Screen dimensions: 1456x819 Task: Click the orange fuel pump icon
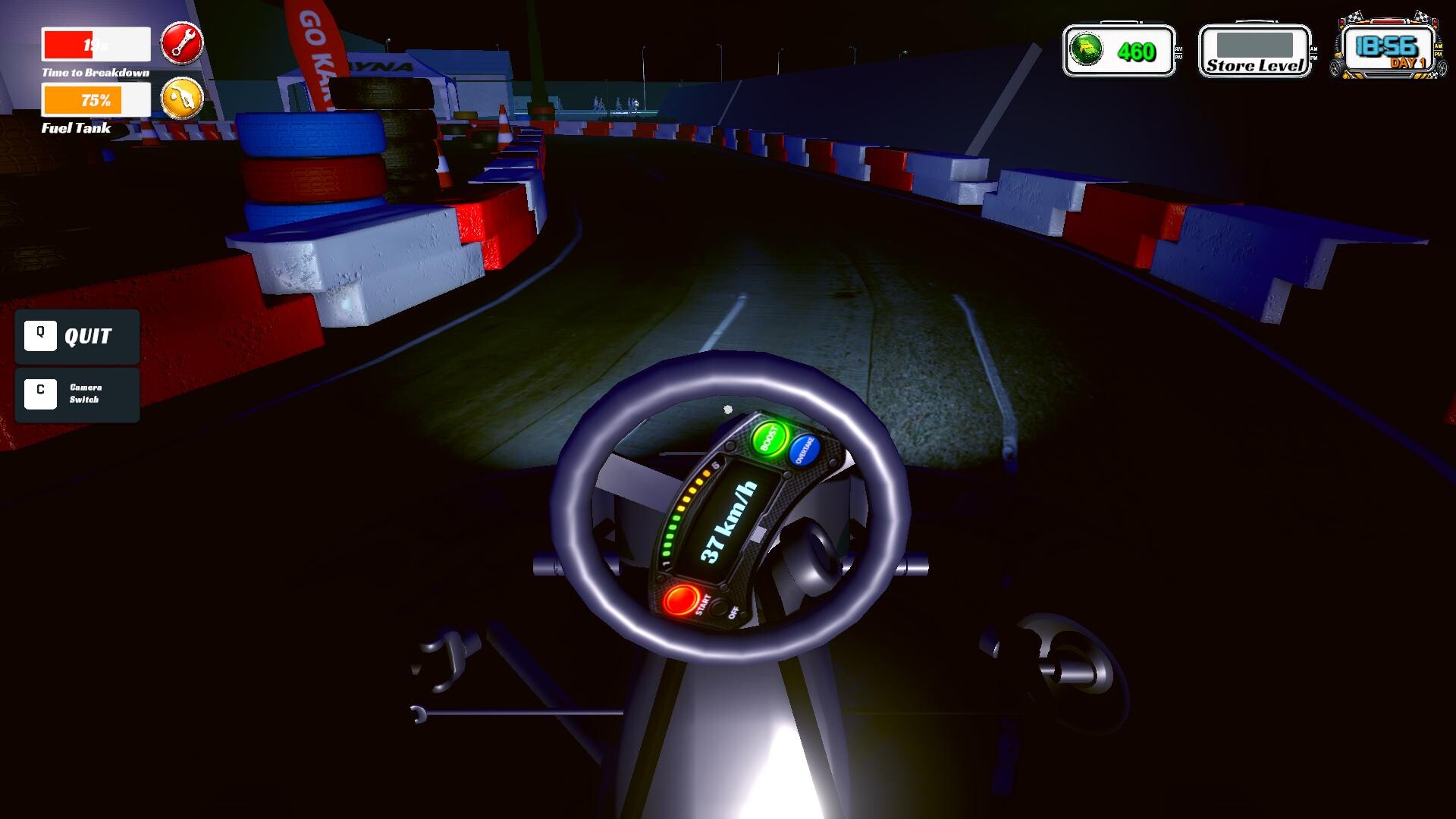pyautogui.click(x=182, y=99)
